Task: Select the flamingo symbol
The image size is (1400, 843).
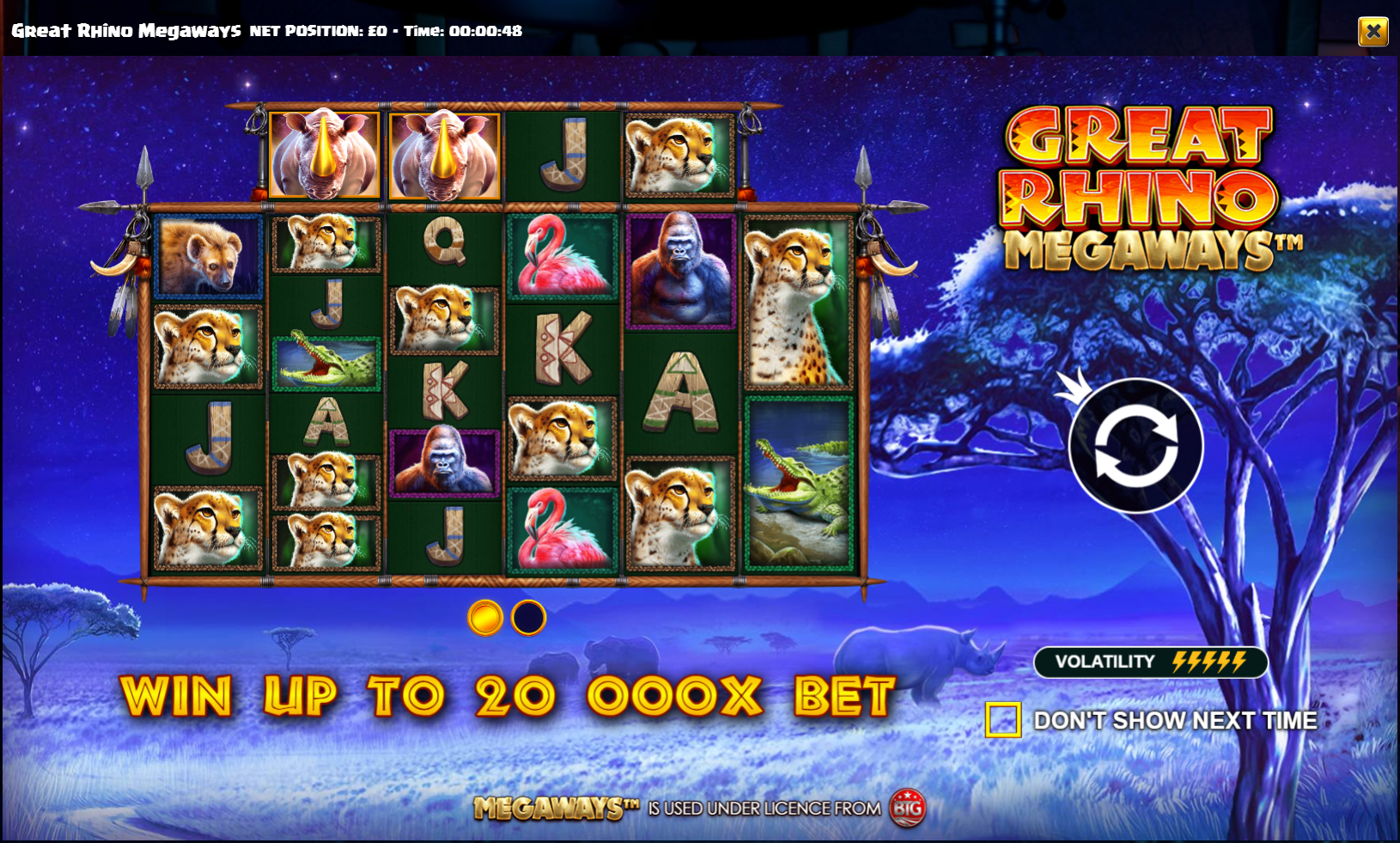Action: pos(563,258)
